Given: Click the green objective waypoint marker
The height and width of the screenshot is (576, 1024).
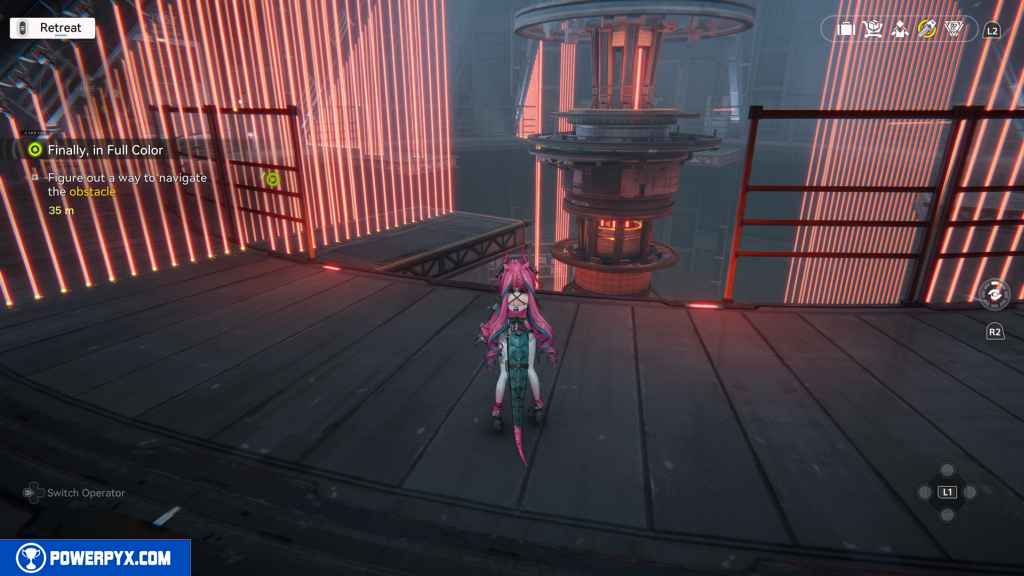Looking at the screenshot, I should pyautogui.click(x=270, y=179).
